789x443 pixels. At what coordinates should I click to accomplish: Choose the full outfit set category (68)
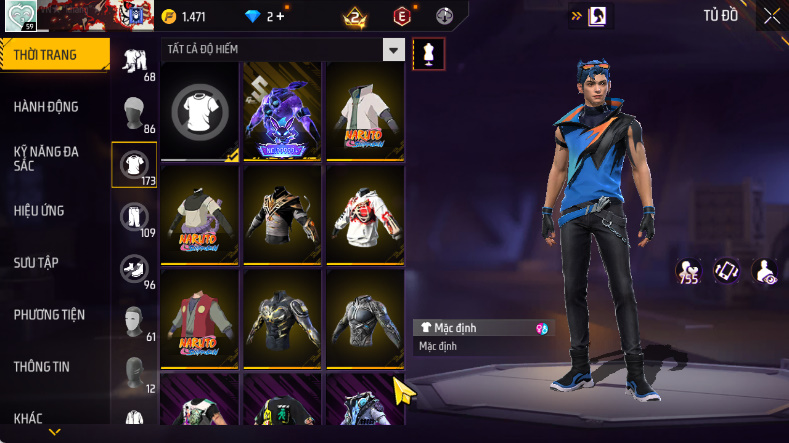(134, 61)
